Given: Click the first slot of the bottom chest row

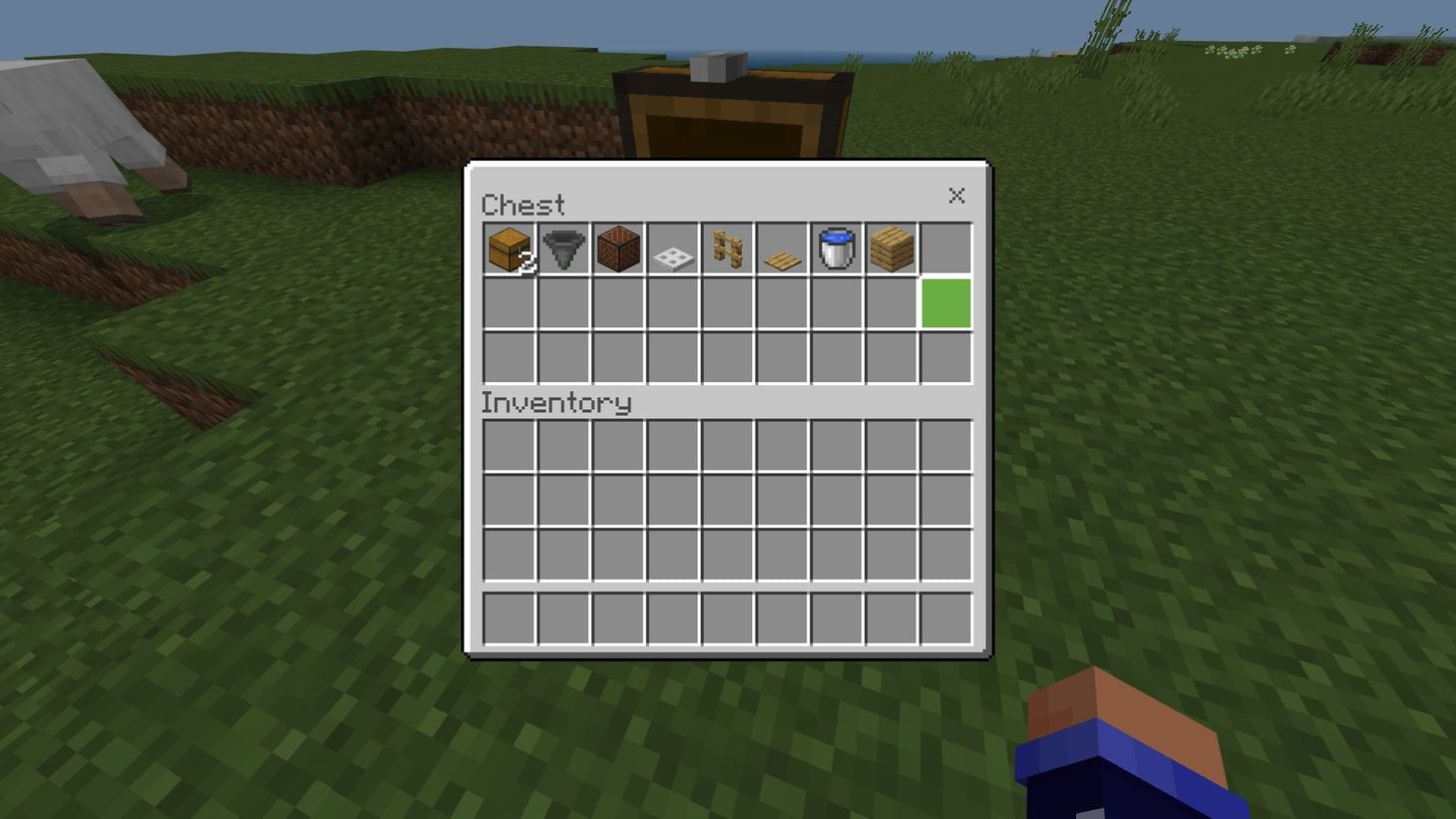Looking at the screenshot, I should pos(508,358).
